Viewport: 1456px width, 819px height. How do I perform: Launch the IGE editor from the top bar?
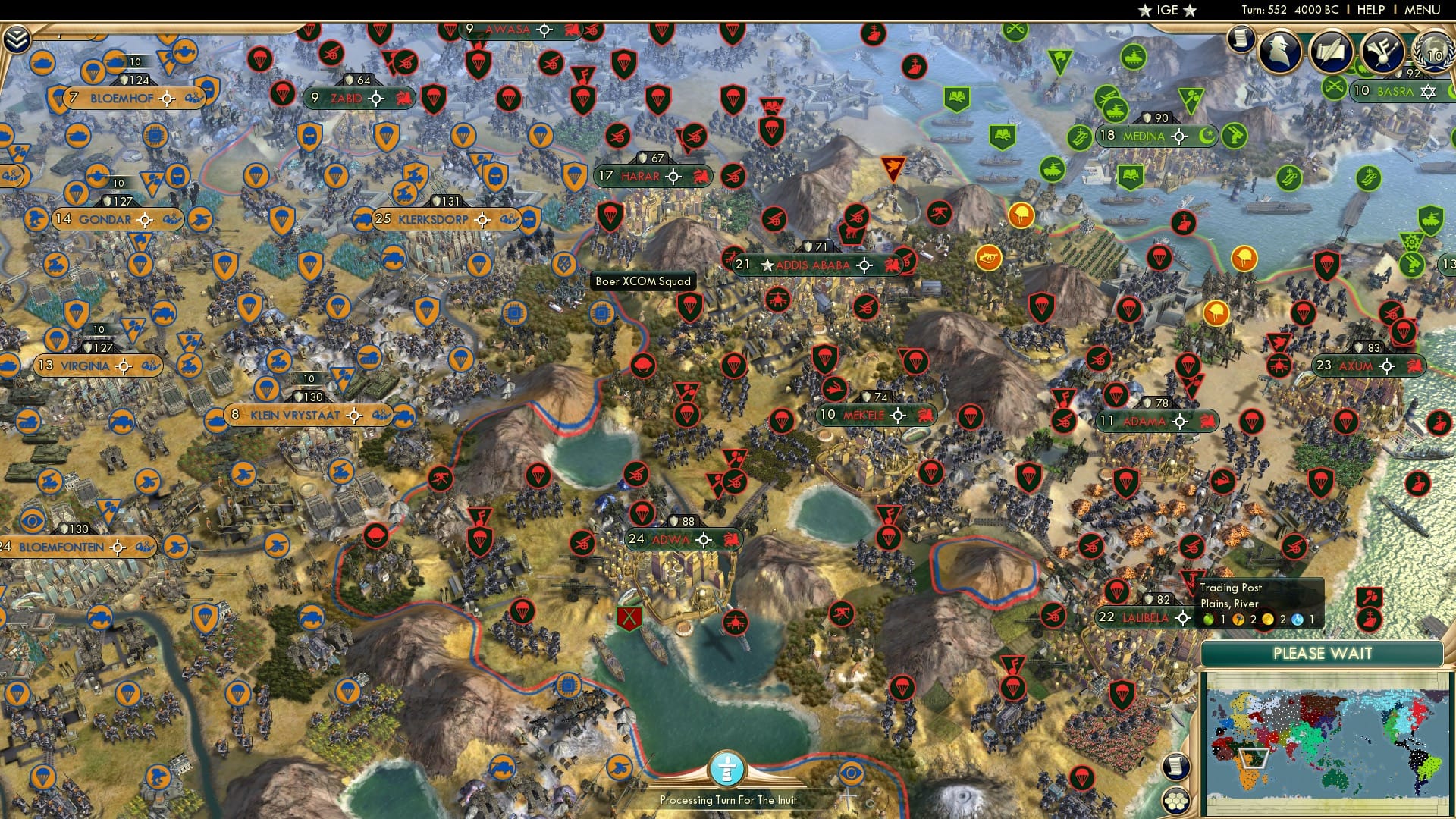click(1166, 11)
